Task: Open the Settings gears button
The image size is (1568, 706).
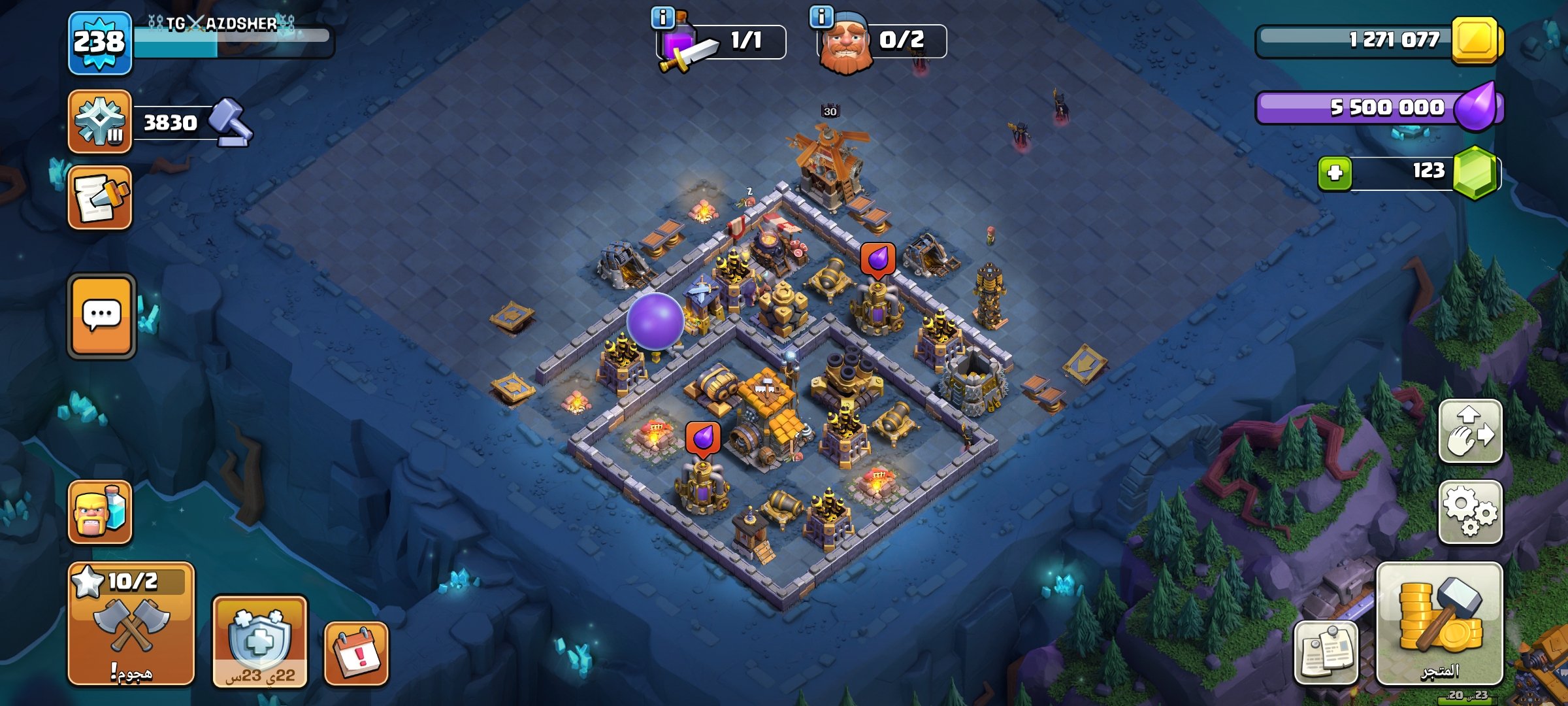Action: coord(1470,512)
